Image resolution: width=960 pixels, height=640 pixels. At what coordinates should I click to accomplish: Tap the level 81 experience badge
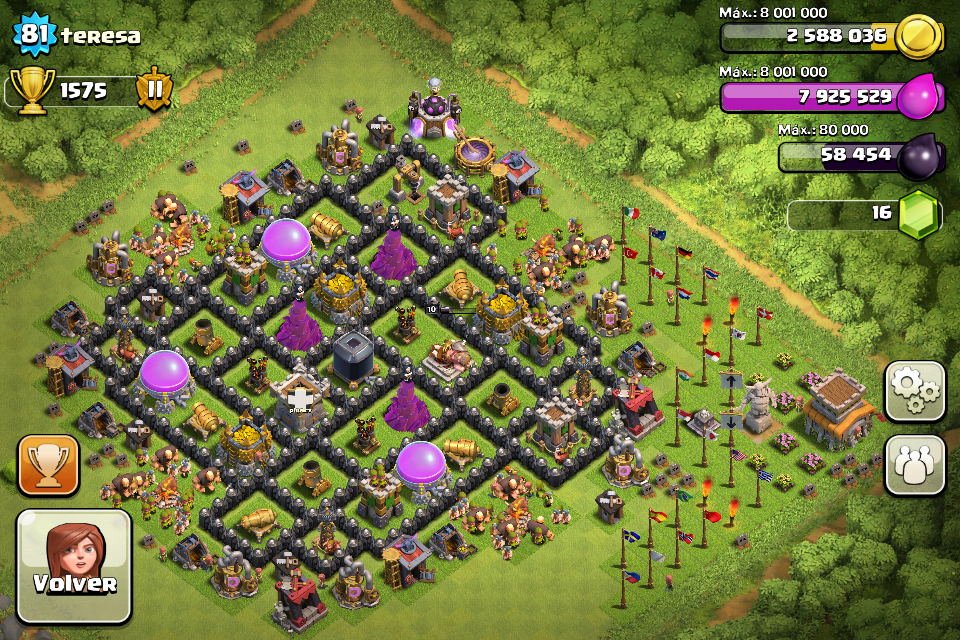33,35
